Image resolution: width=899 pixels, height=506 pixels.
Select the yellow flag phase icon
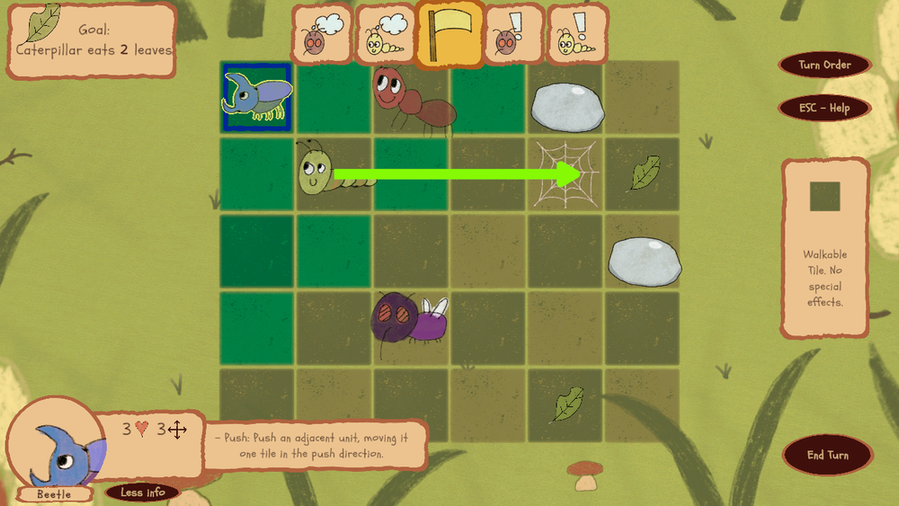[449, 34]
